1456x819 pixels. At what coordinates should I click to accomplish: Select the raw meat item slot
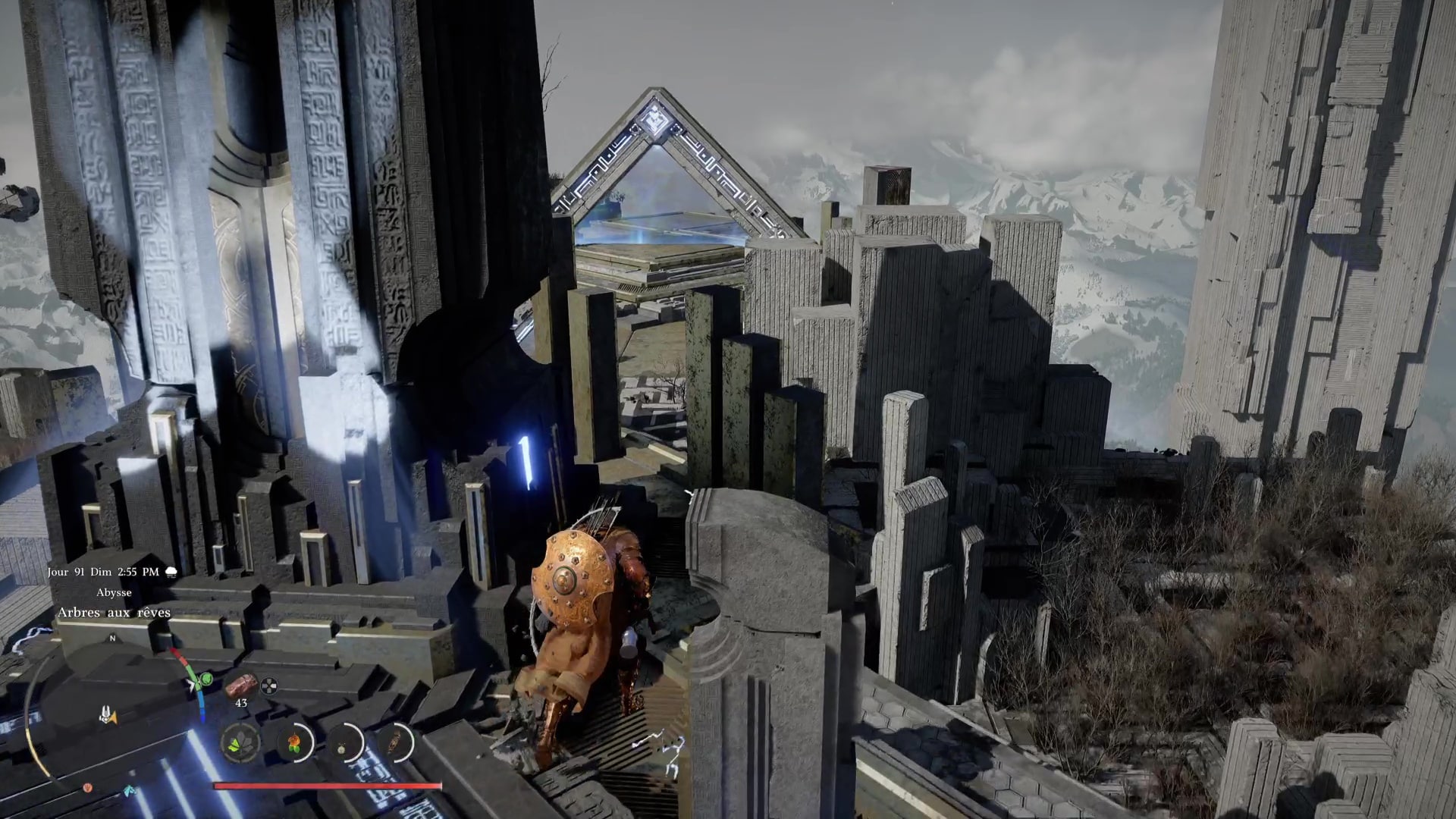pyautogui.click(x=241, y=684)
